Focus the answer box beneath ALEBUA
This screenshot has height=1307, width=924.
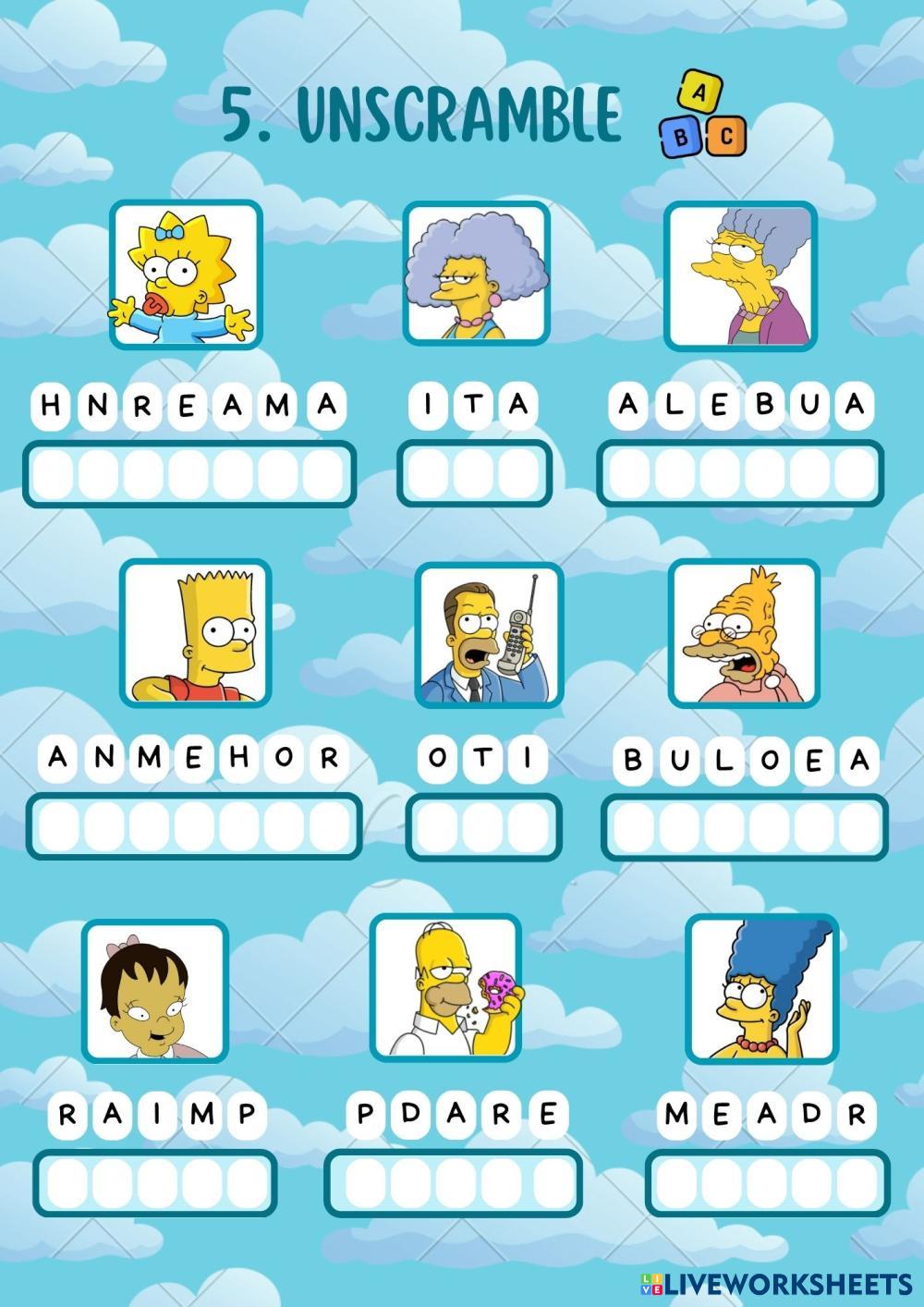click(740, 474)
